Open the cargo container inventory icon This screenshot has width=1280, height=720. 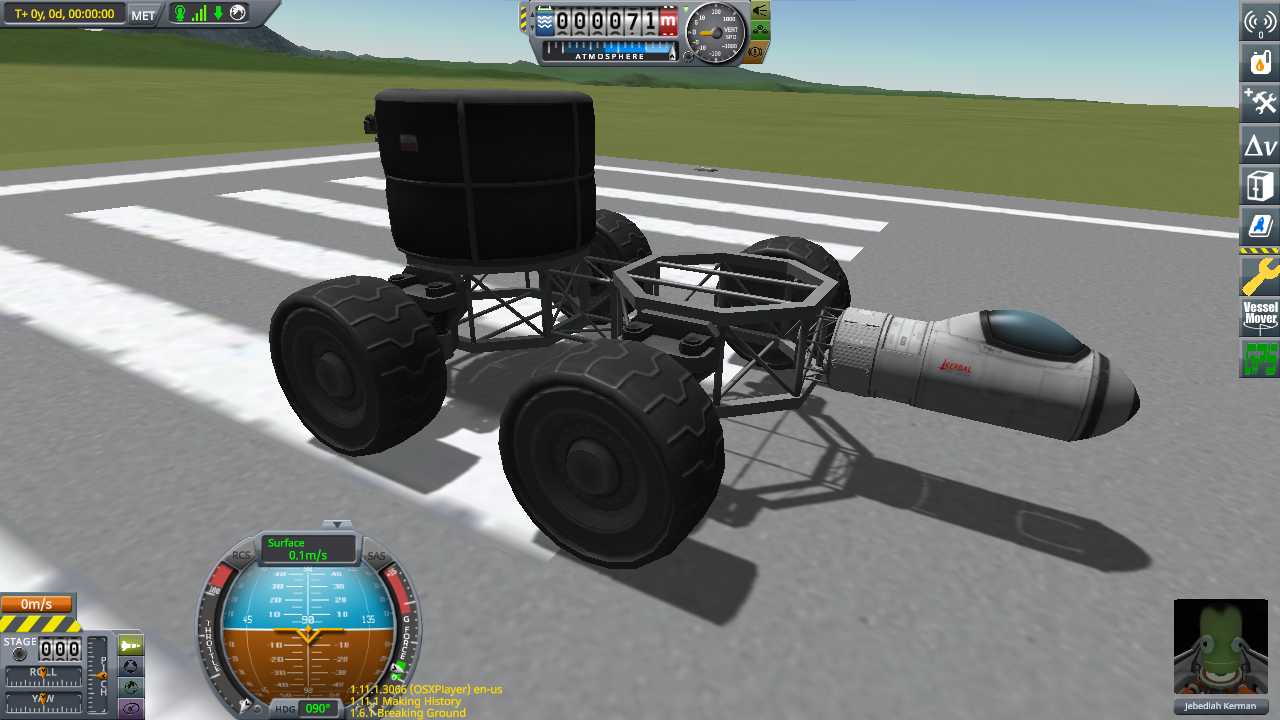coord(1258,185)
